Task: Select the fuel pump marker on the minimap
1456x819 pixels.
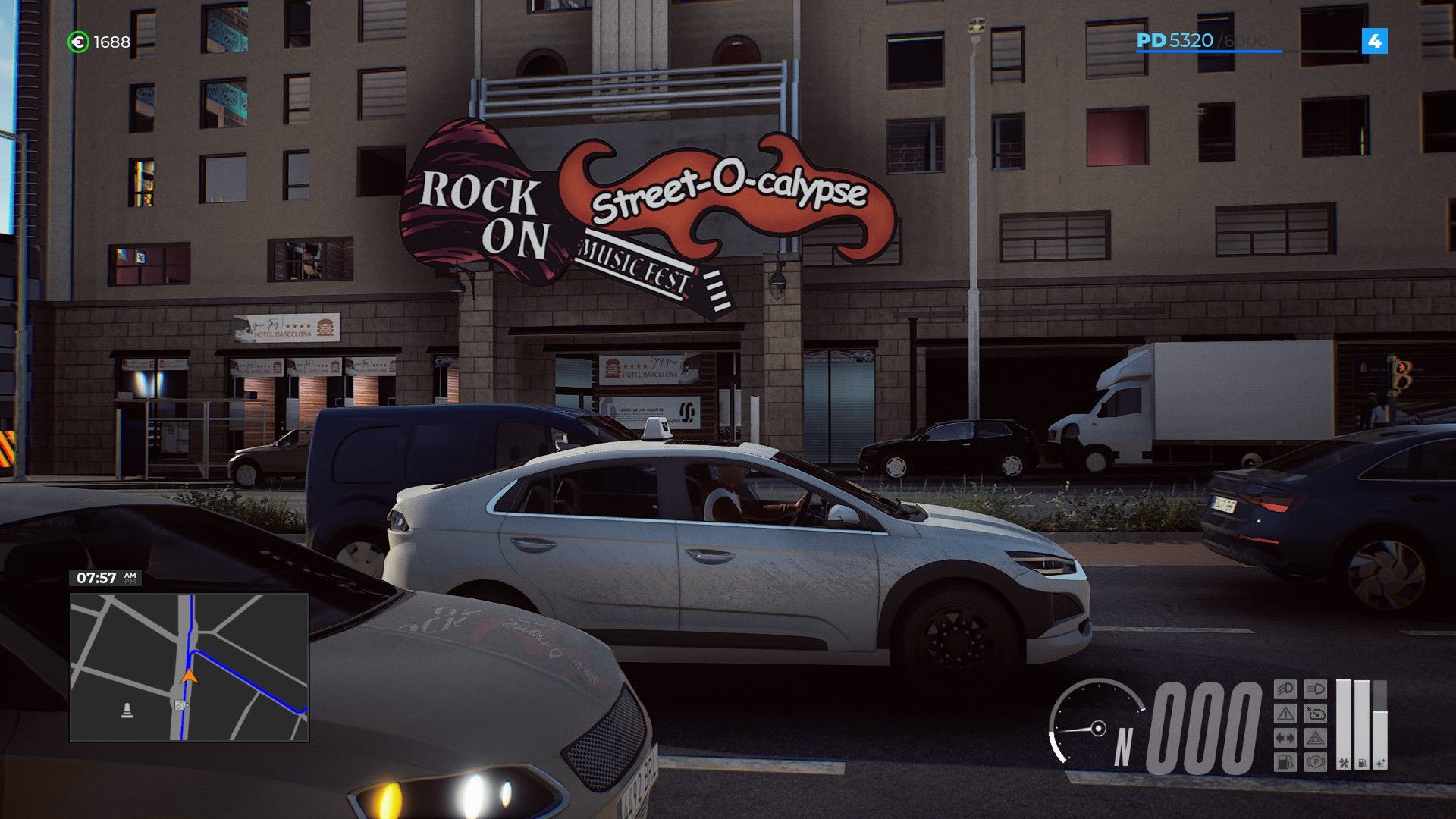Action: click(180, 704)
